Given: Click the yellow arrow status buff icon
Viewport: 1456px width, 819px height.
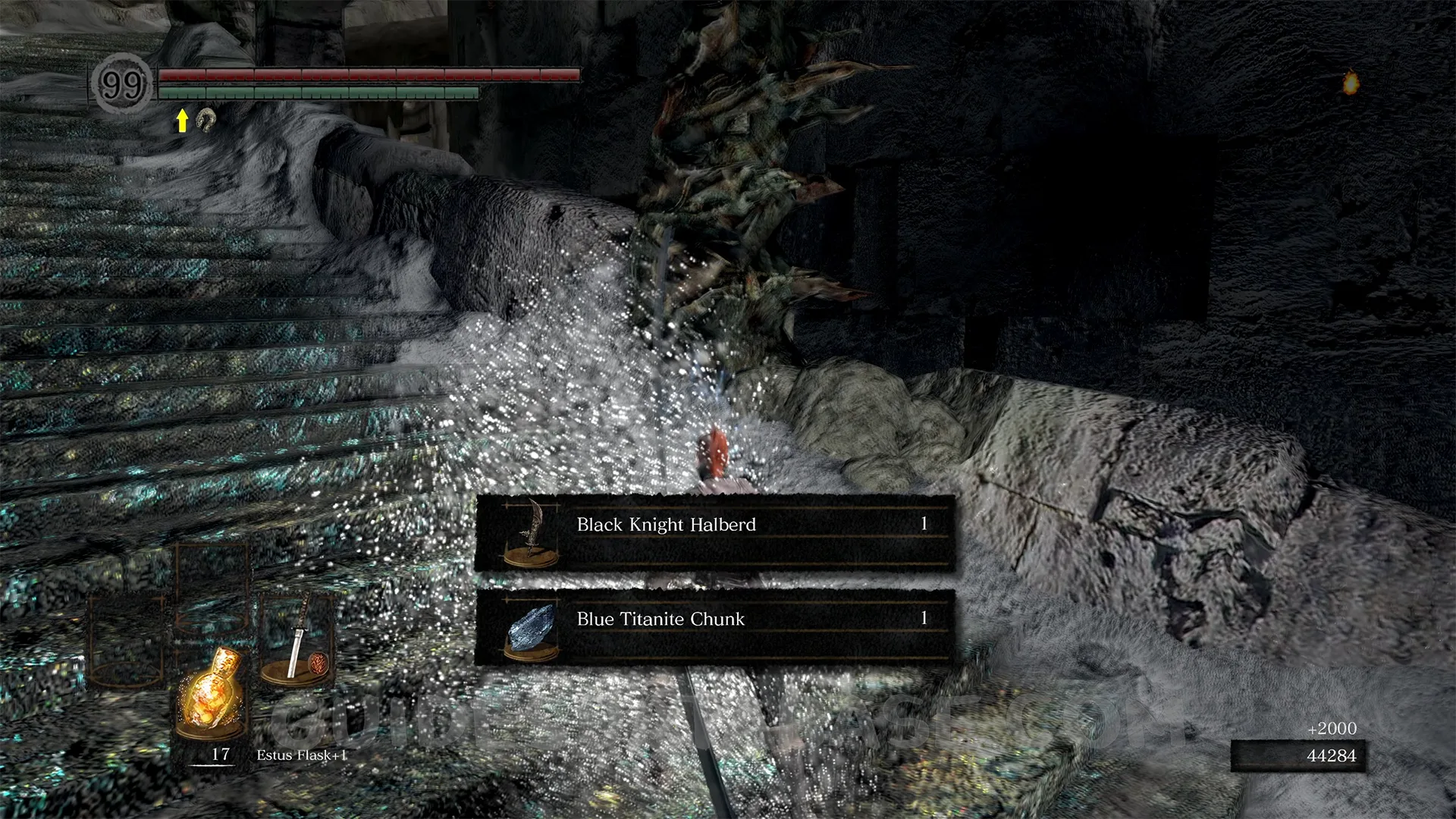Looking at the screenshot, I should (x=182, y=120).
